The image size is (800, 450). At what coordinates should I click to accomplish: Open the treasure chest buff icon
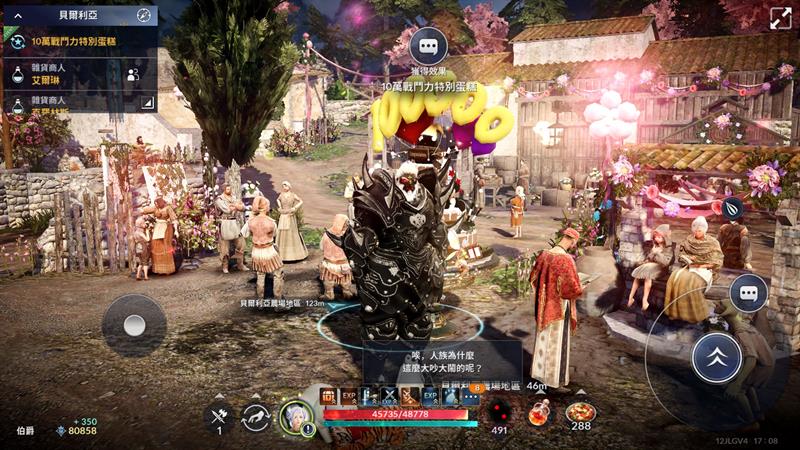point(329,397)
